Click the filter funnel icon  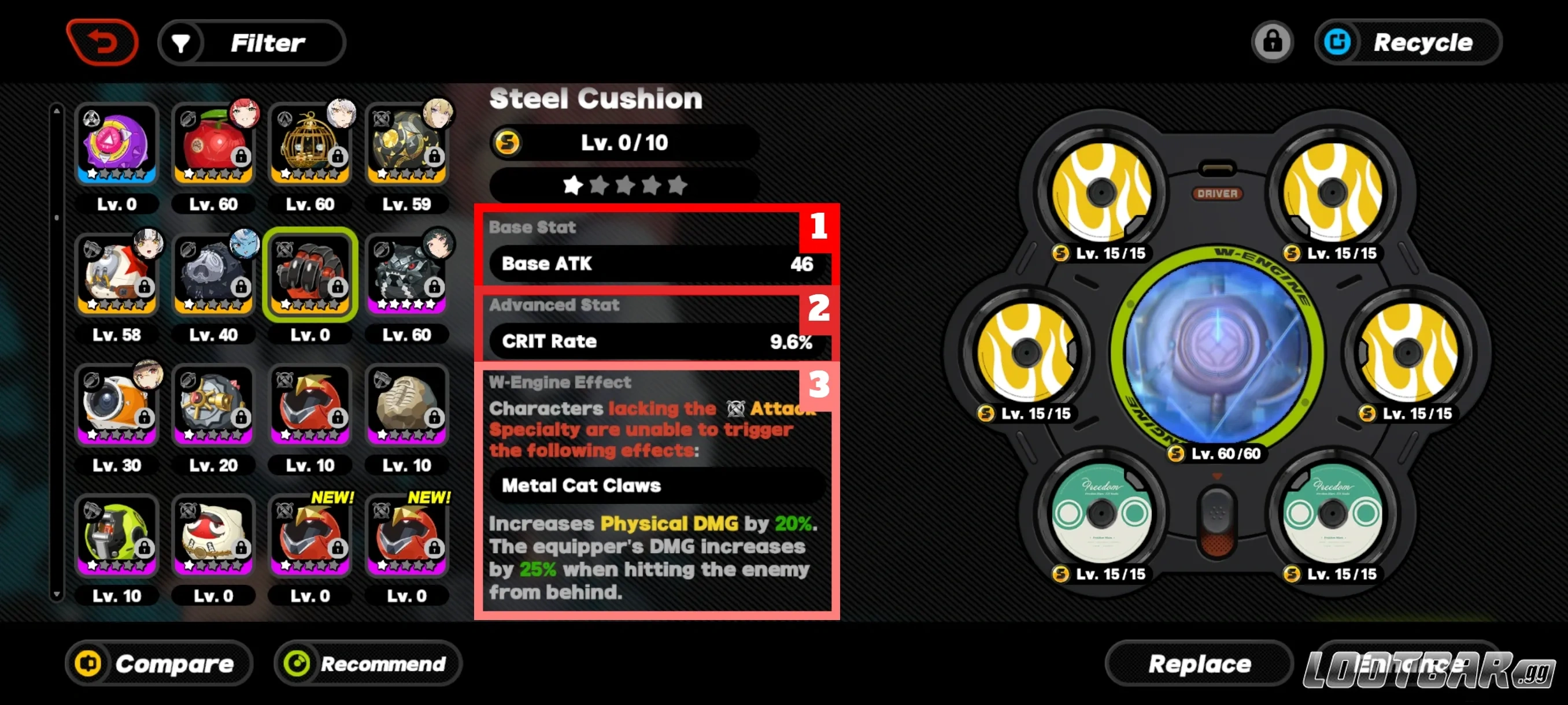[x=181, y=42]
